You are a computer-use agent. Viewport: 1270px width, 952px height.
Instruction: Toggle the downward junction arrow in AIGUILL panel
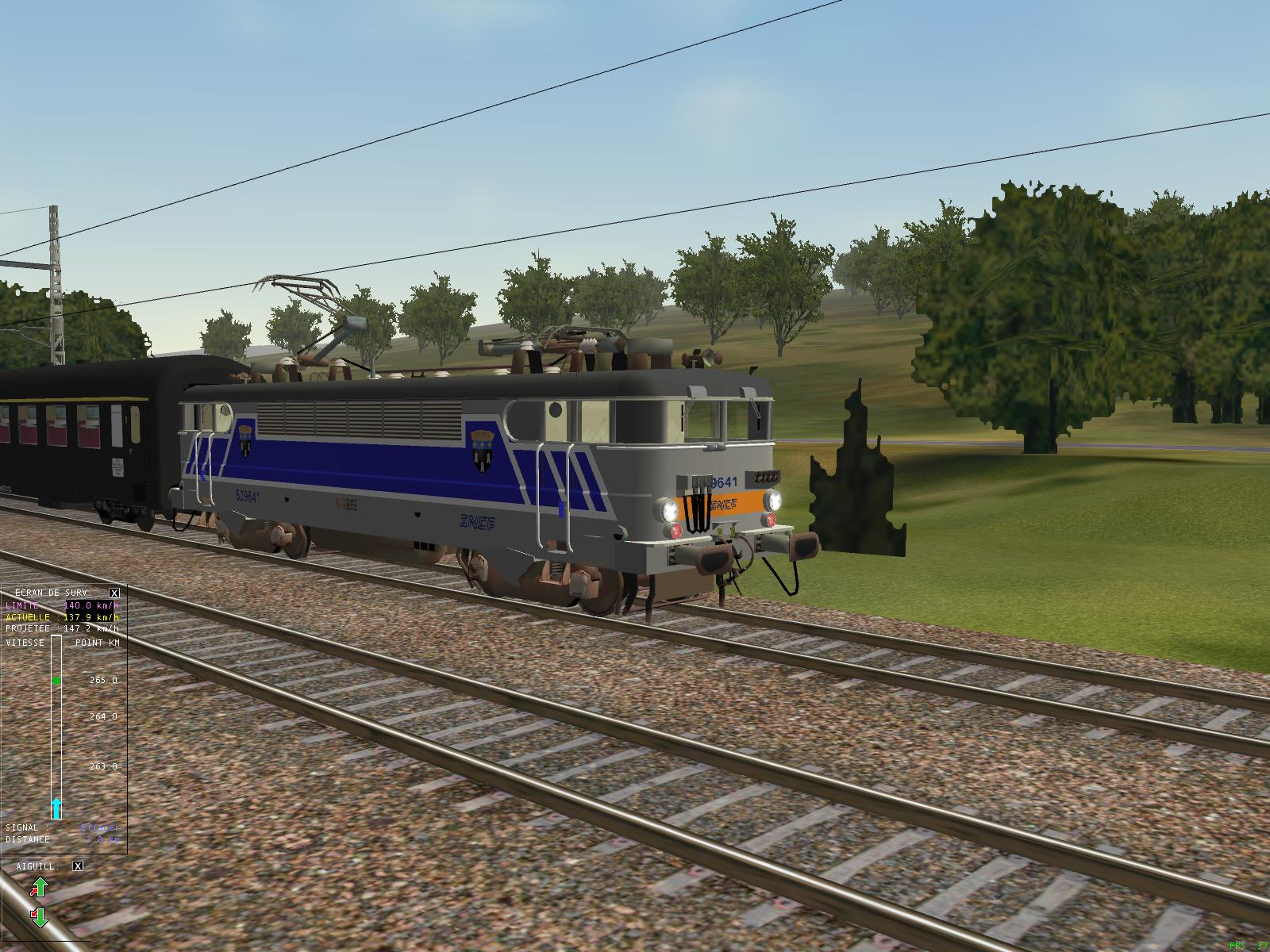[x=40, y=919]
